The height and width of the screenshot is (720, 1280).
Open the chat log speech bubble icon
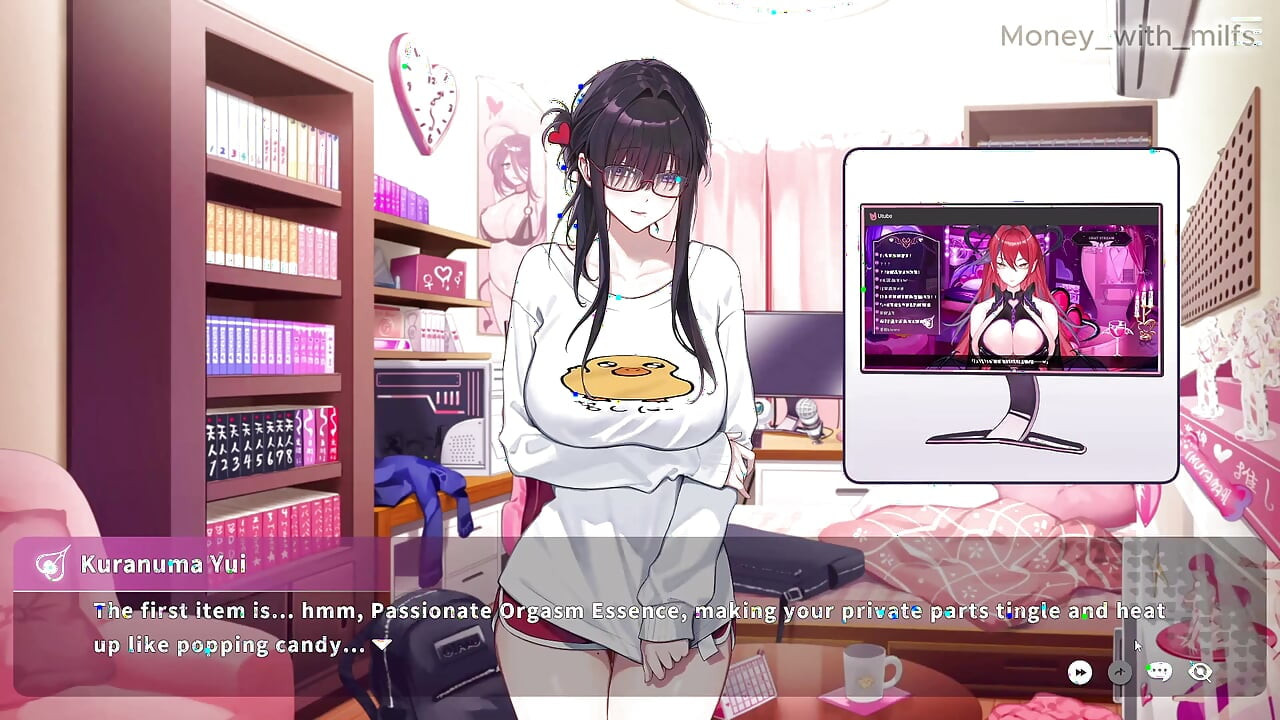tap(1160, 671)
